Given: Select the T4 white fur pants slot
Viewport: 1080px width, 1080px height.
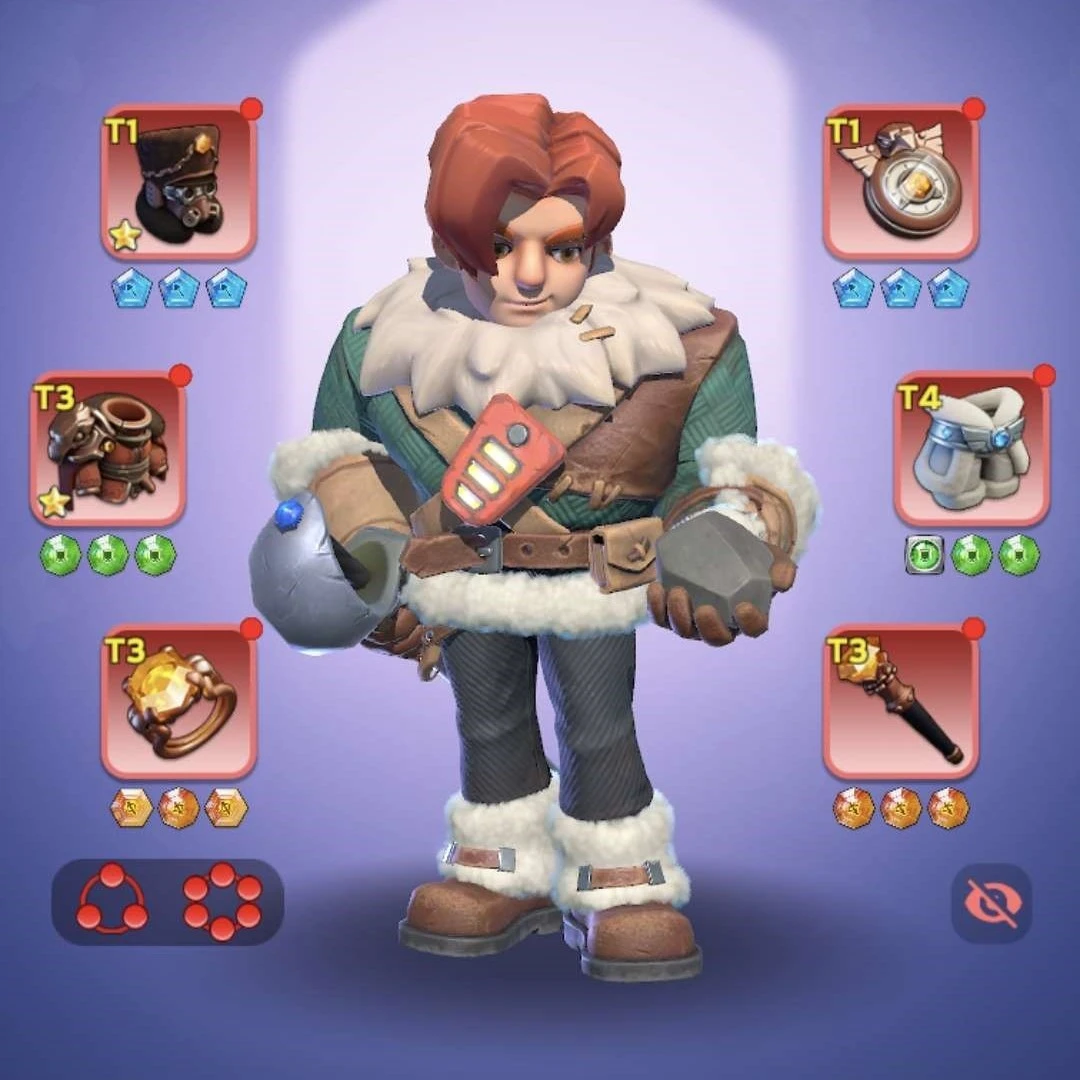Looking at the screenshot, I should pos(971,450).
